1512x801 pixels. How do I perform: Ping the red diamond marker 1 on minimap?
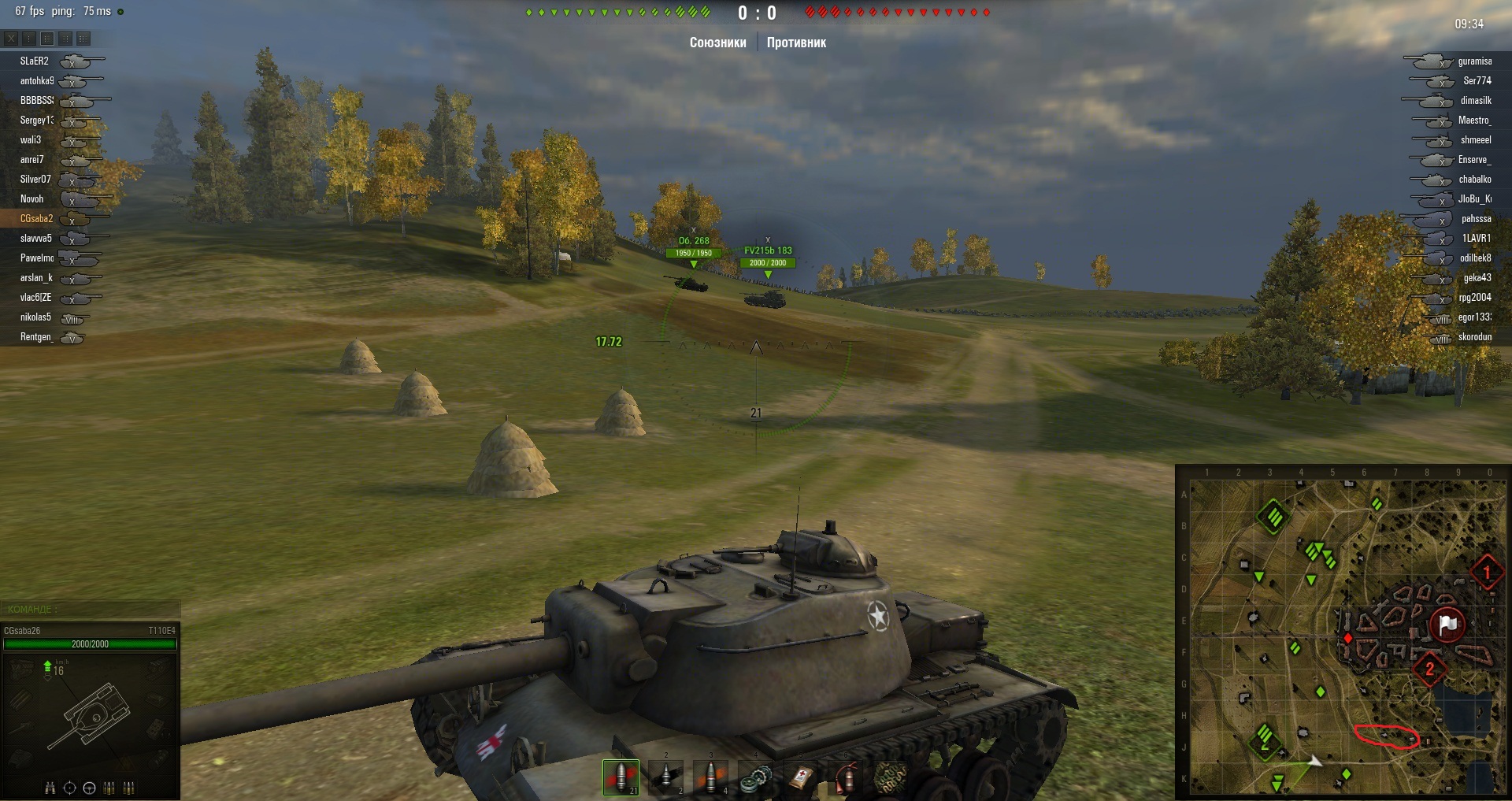point(1487,573)
